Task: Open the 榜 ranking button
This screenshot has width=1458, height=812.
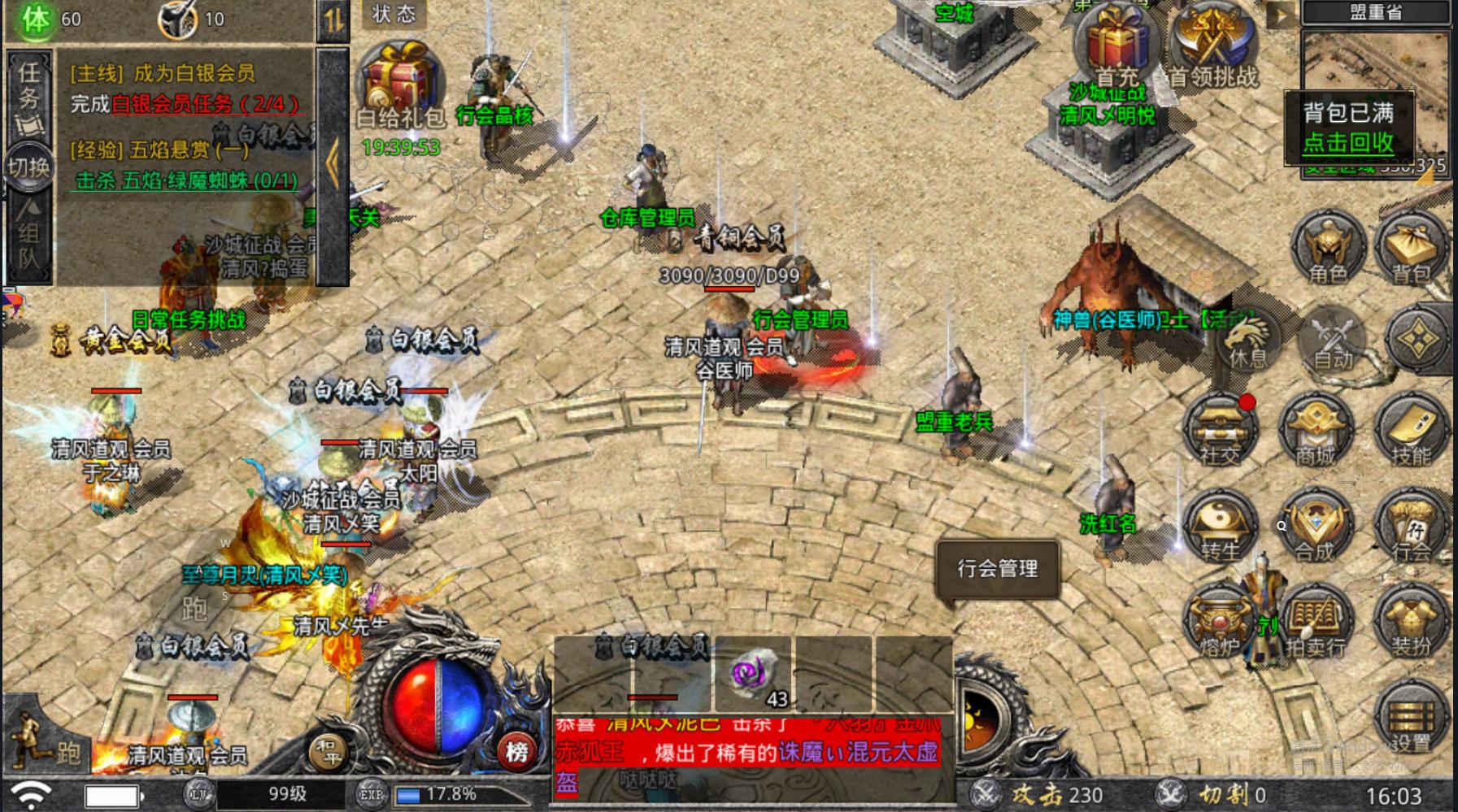Action: click(x=517, y=751)
